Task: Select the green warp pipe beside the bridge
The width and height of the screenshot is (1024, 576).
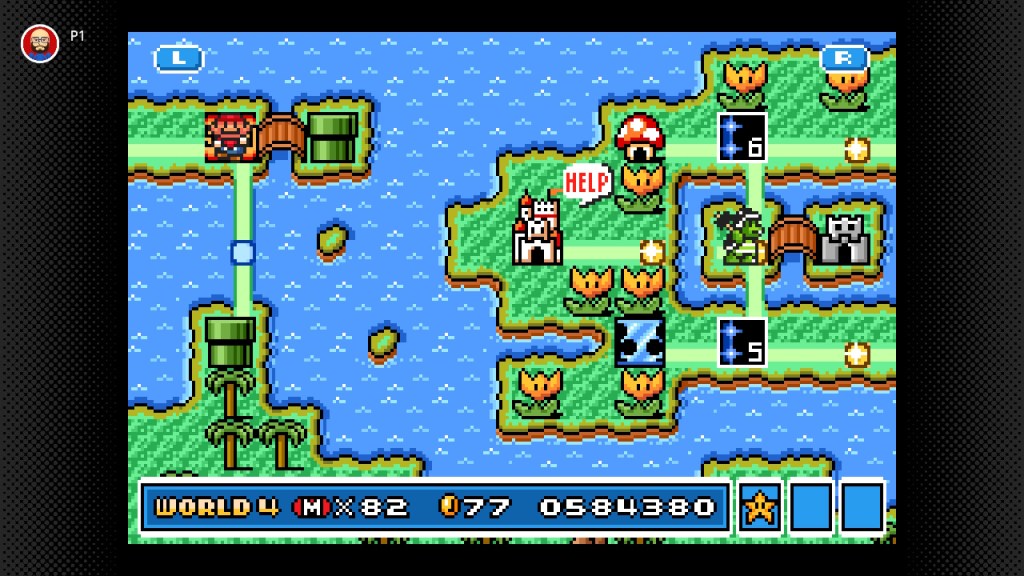Action: (x=333, y=138)
